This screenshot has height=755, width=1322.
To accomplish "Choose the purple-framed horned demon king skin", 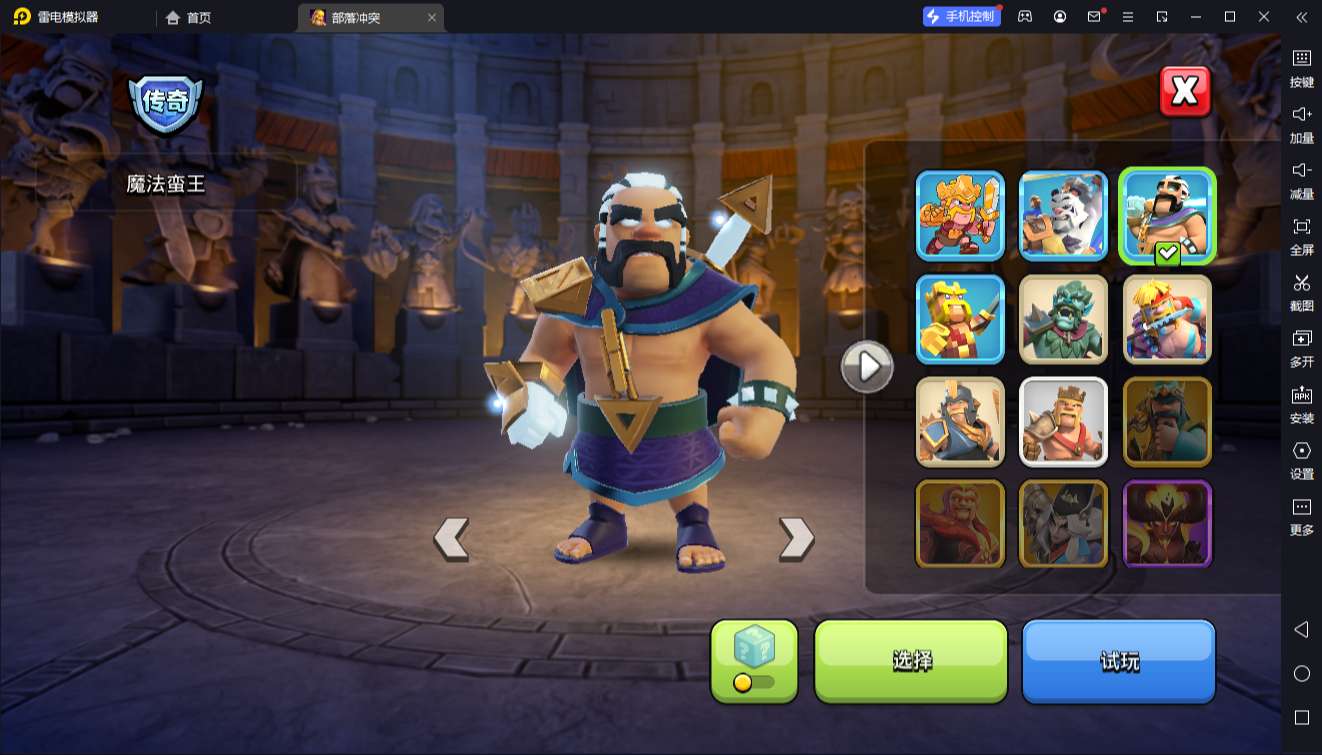I will pos(1167,524).
